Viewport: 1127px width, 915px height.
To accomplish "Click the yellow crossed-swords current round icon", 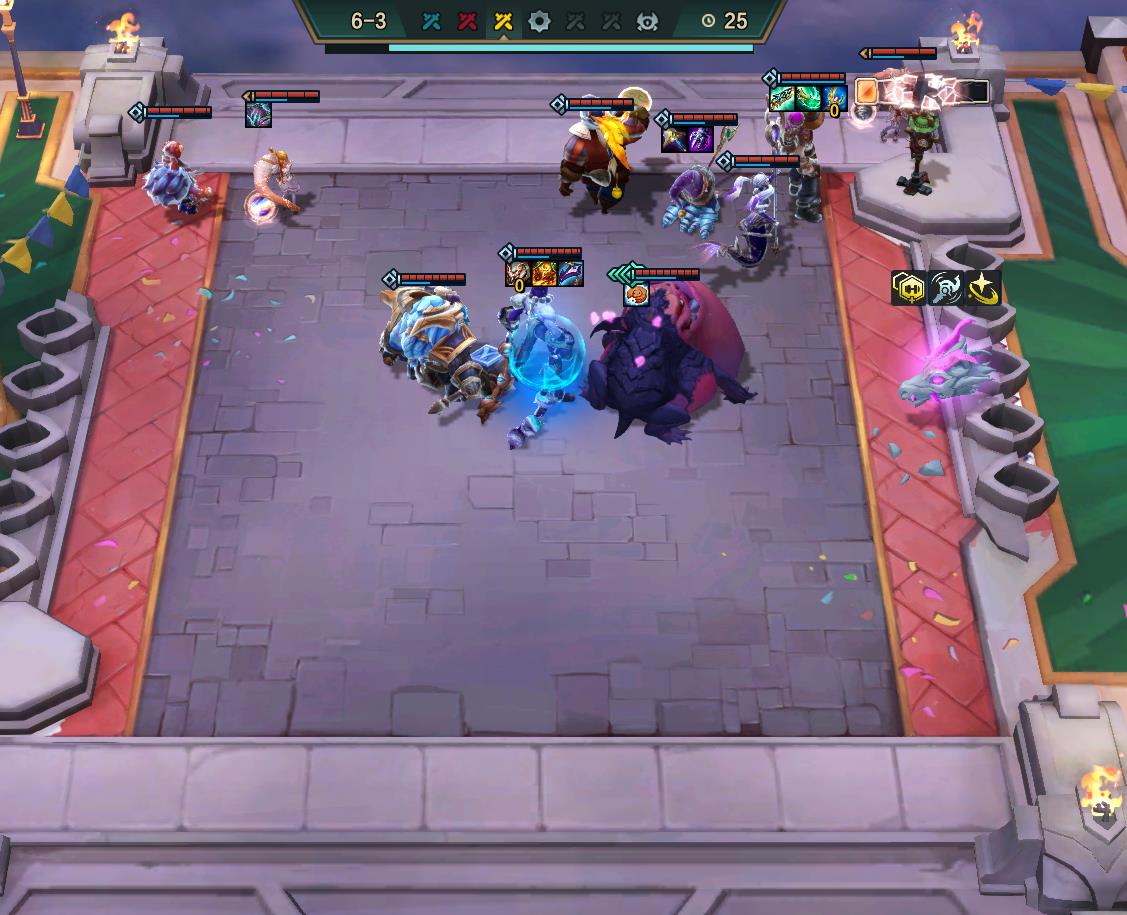I will pyautogui.click(x=503, y=21).
